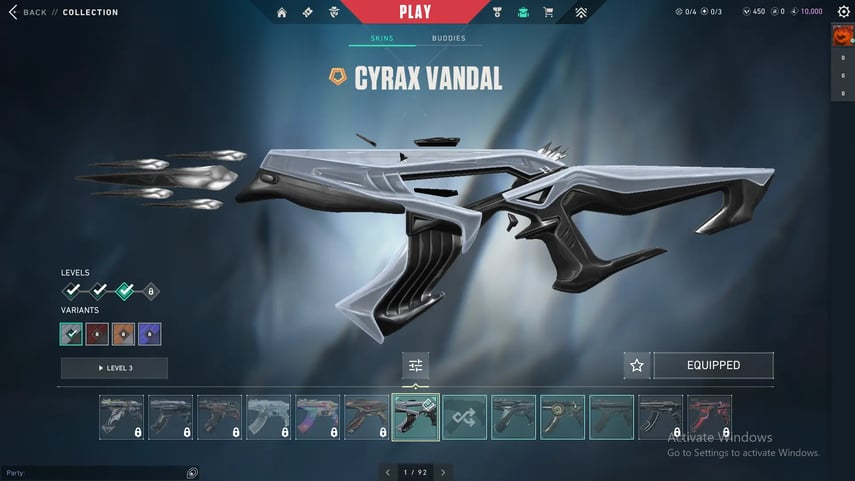Select the Skins tab
This screenshot has height=481, width=855.
(x=382, y=39)
